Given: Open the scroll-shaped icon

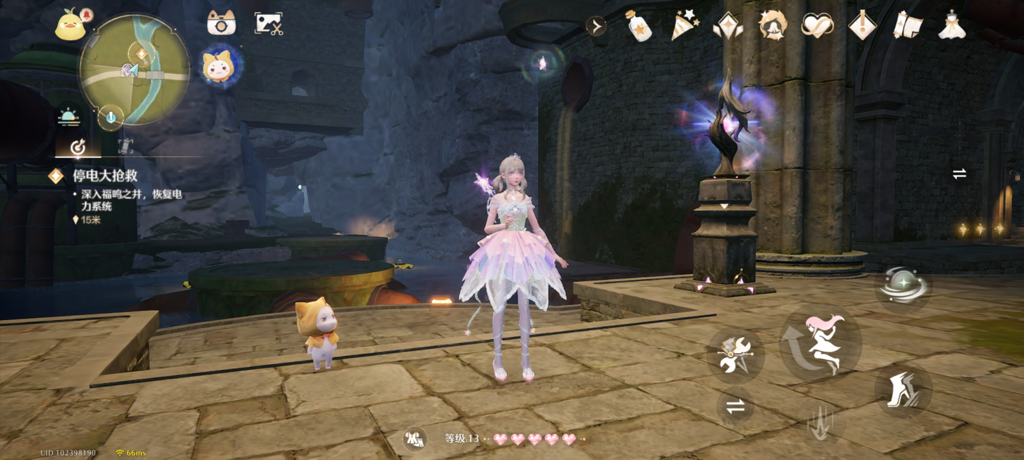Looking at the screenshot, I should click(907, 26).
